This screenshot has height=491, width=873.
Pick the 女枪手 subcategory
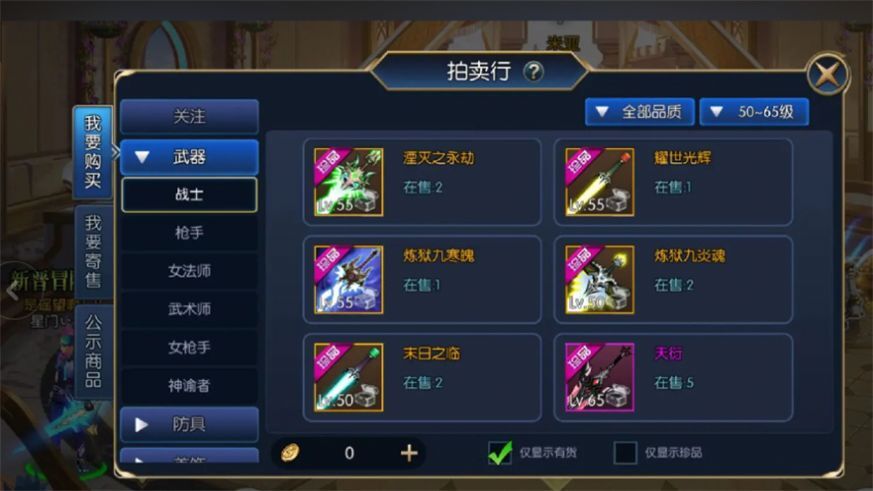click(189, 347)
